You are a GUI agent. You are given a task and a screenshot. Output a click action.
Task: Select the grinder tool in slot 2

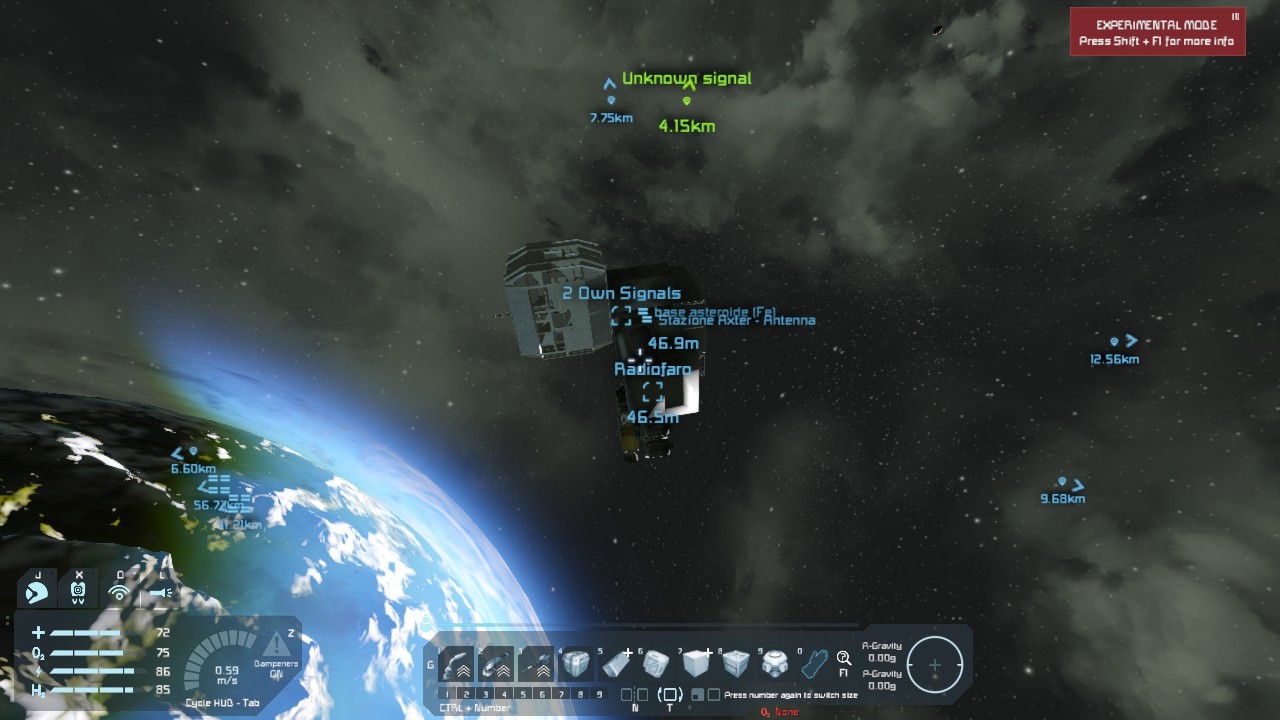496,663
